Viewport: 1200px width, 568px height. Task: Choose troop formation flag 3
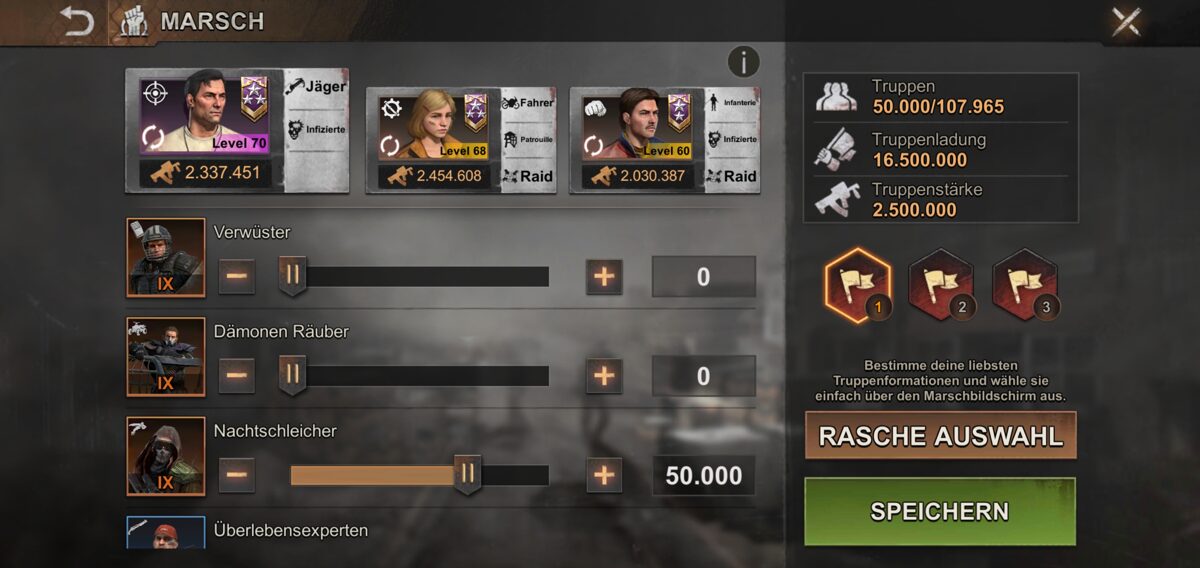point(1024,284)
